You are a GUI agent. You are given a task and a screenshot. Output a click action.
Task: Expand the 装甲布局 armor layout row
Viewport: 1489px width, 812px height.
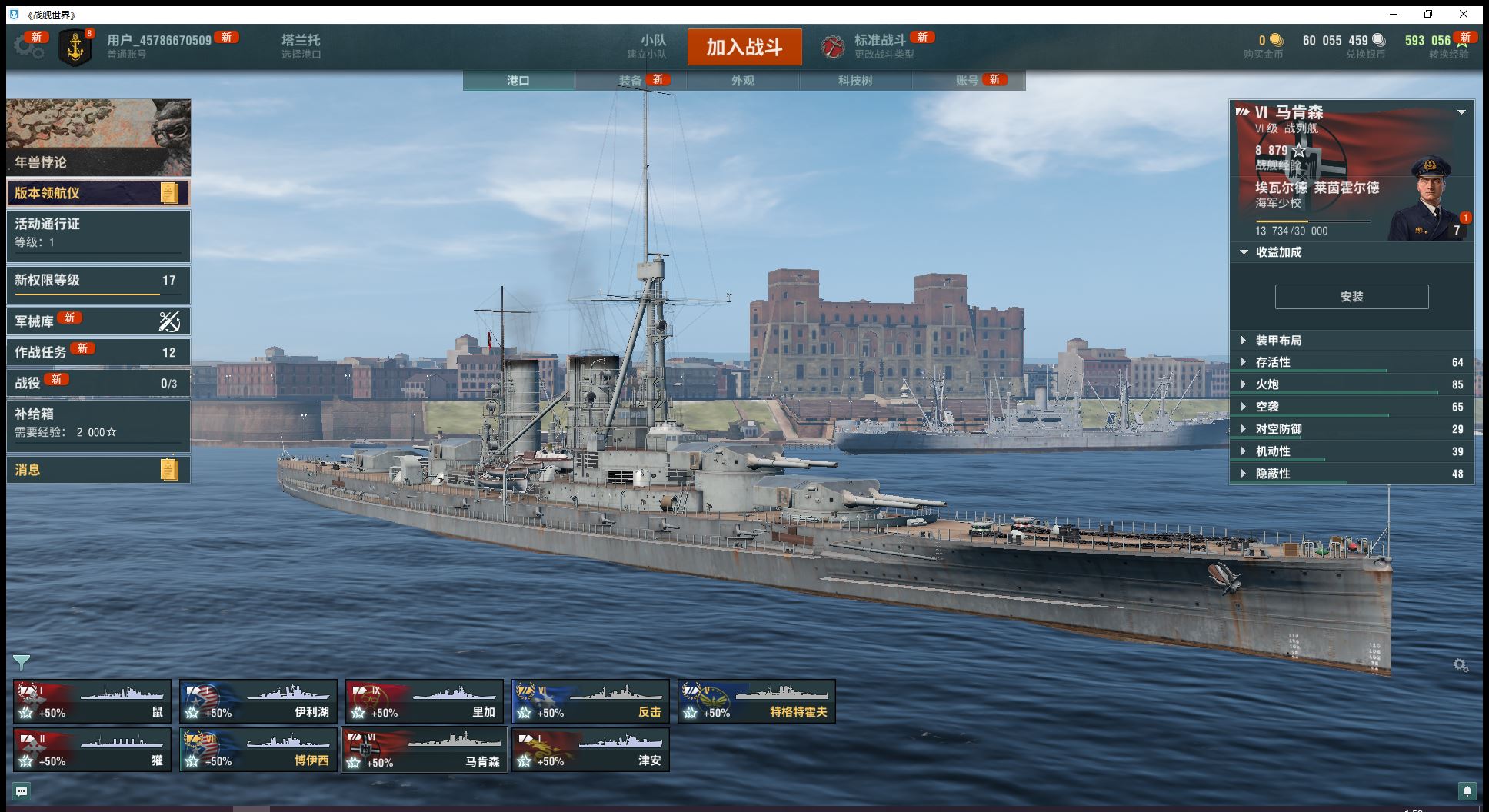[x=1278, y=341]
